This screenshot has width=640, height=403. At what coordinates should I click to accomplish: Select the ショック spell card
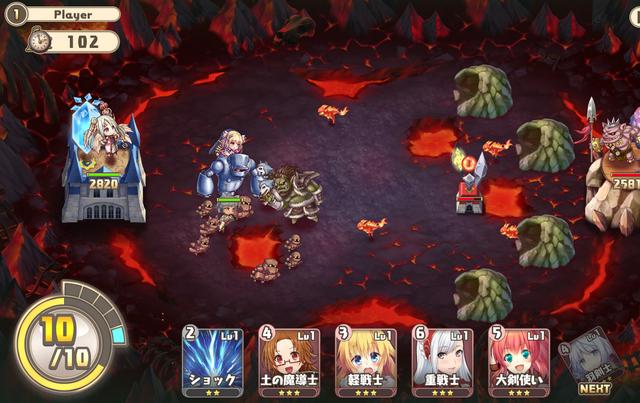(x=212, y=361)
